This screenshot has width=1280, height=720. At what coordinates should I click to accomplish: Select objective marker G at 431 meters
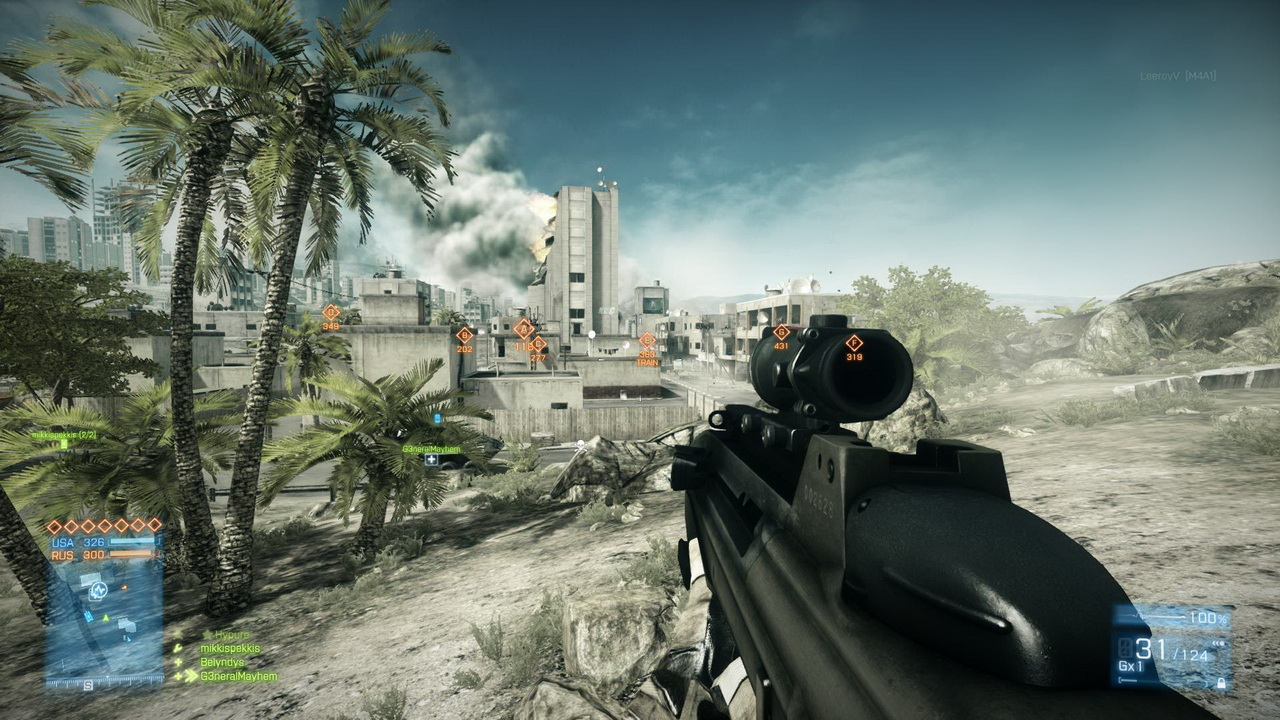coord(781,332)
